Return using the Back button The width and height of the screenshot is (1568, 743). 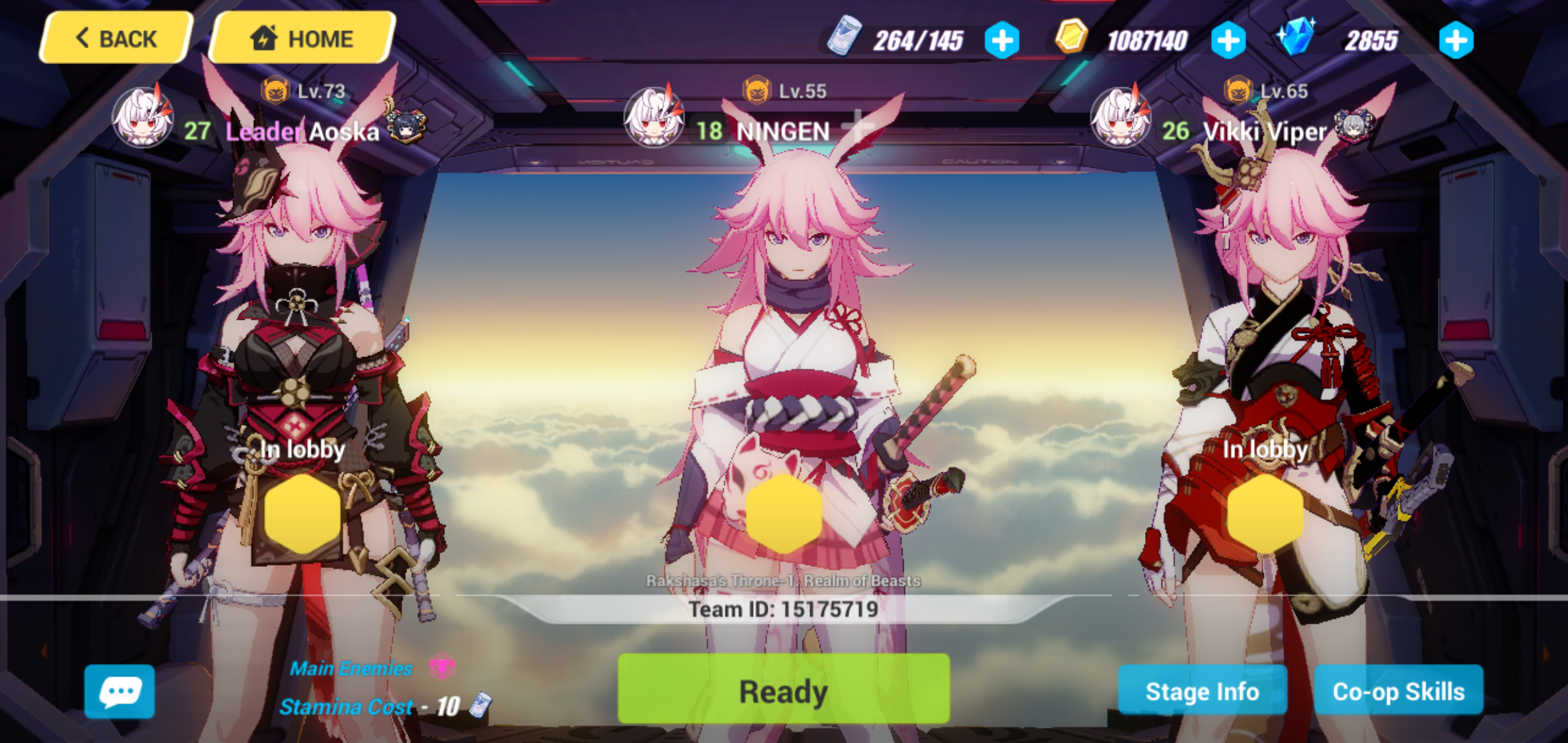pyautogui.click(x=114, y=38)
